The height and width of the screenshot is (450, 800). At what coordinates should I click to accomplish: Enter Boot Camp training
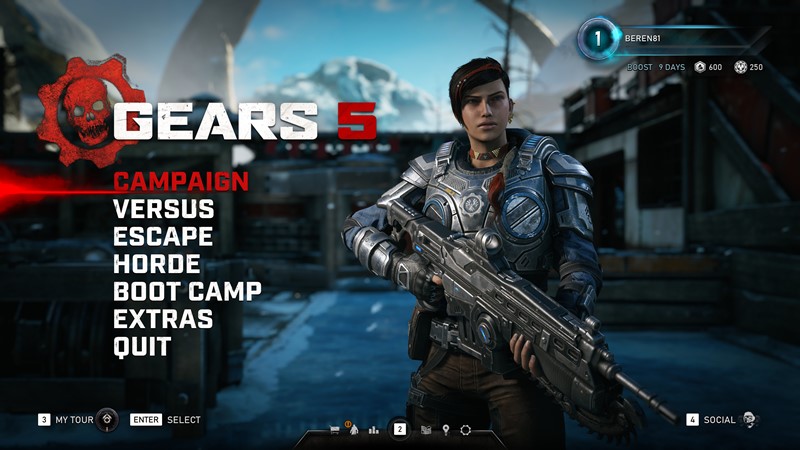[x=187, y=292]
